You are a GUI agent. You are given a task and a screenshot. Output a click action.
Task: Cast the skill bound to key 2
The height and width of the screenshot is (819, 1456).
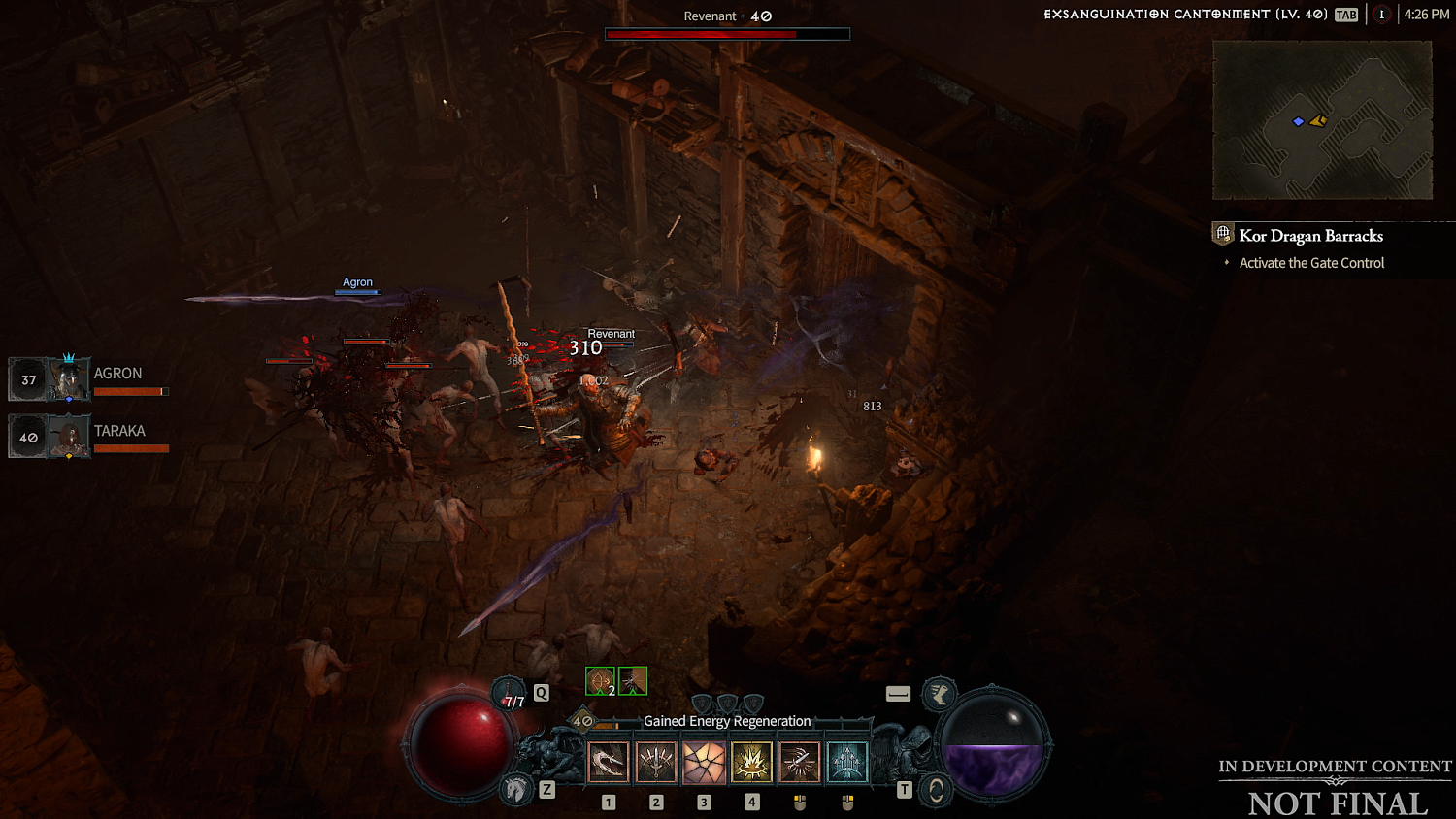(x=656, y=762)
